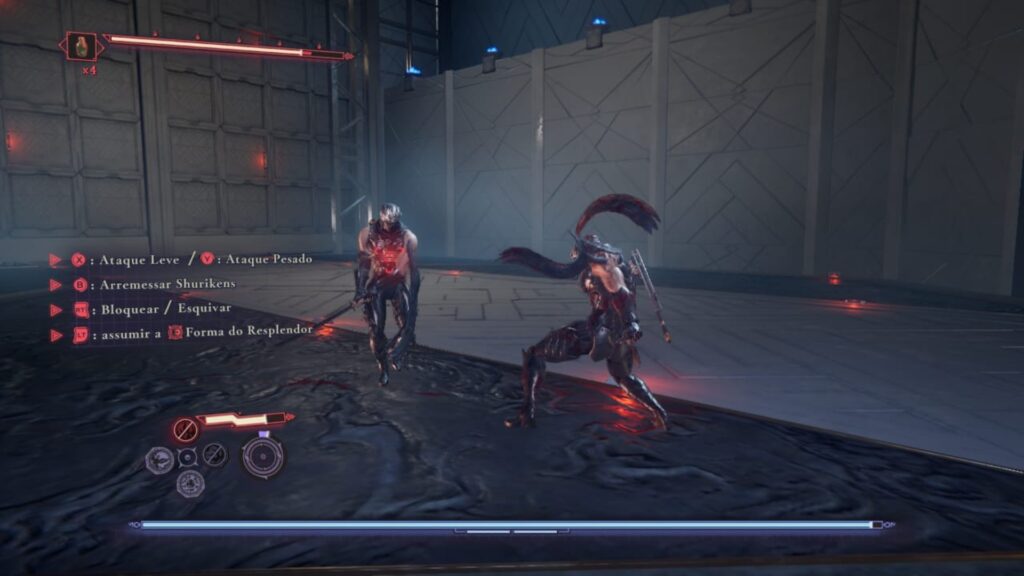Click the center four-pointed skill selector
The image size is (1024, 576).
187,458
